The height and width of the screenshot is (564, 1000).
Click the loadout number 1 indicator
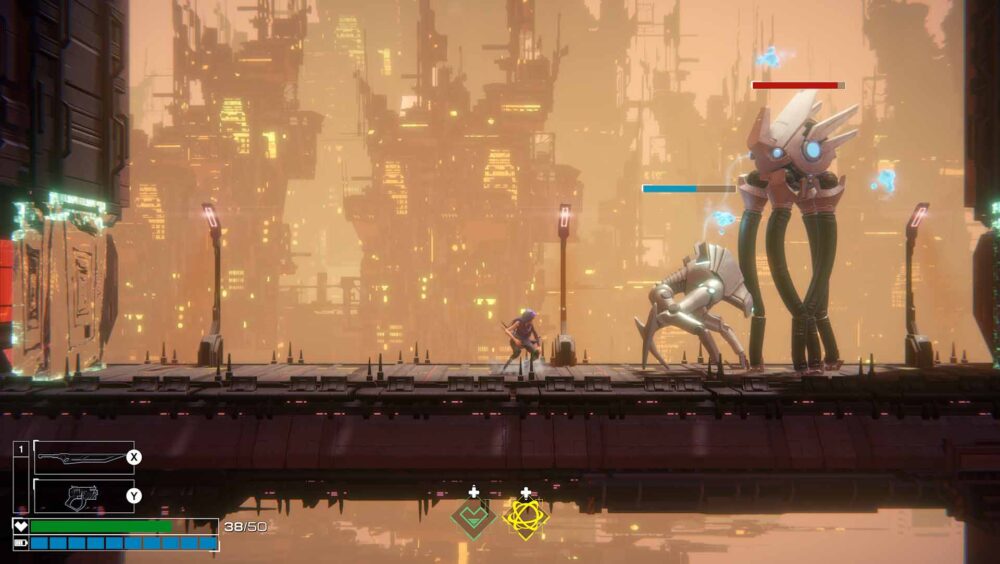[21, 450]
